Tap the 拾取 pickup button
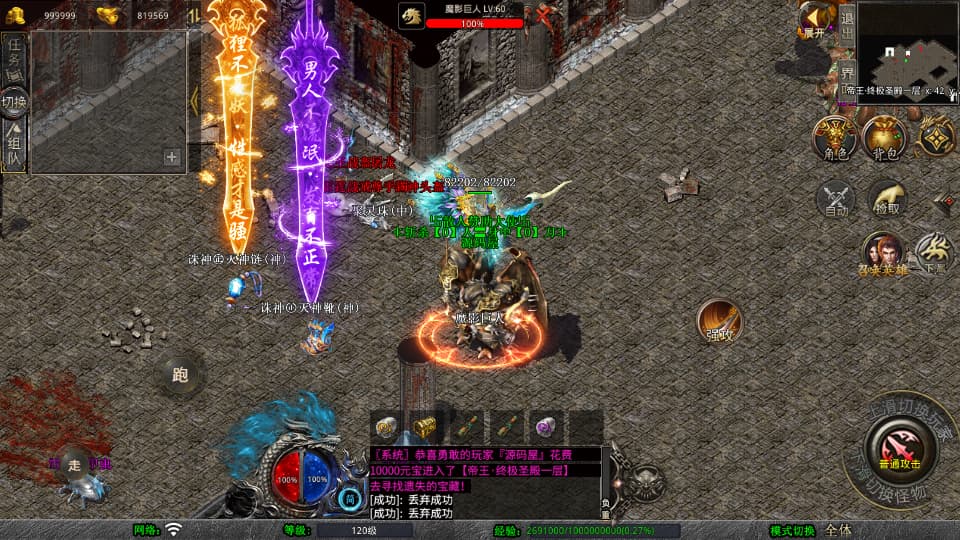 [x=887, y=198]
